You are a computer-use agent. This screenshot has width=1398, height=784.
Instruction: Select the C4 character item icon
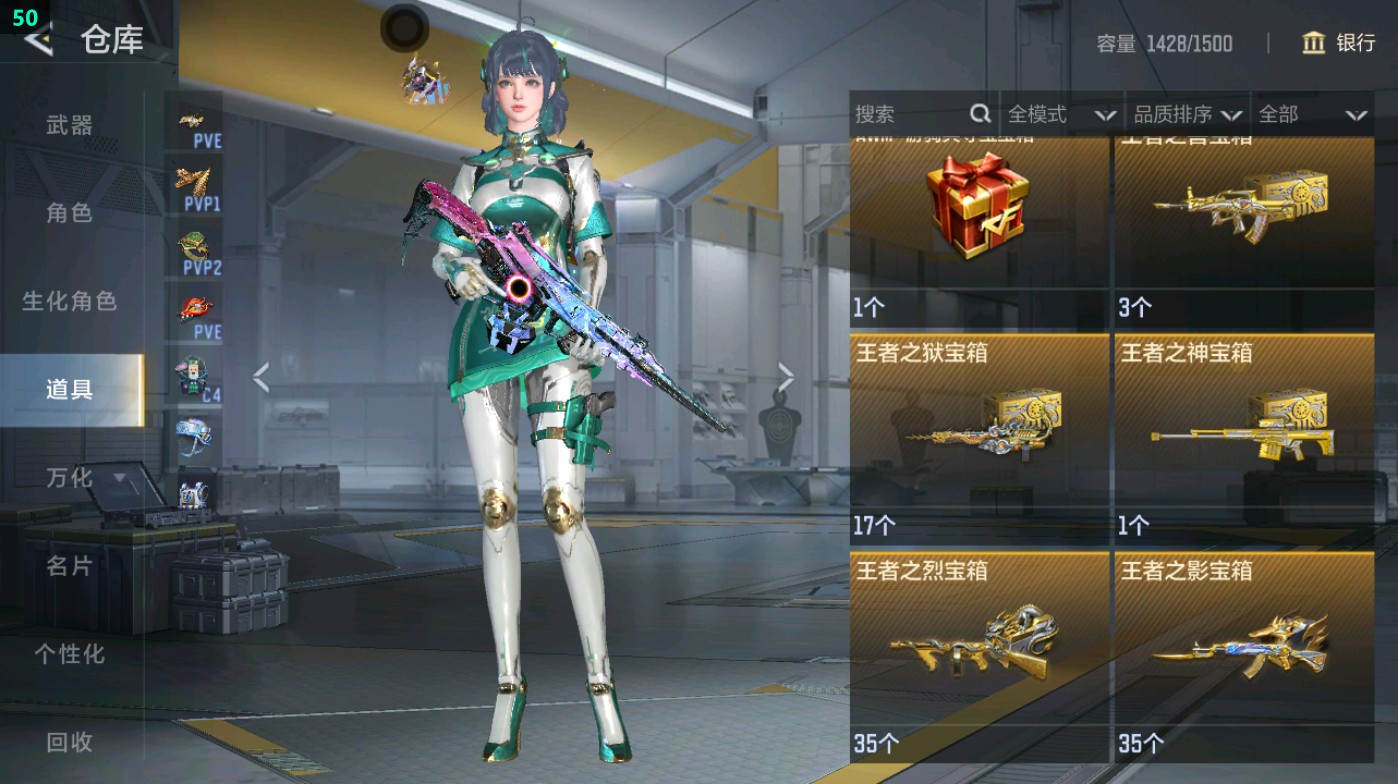[194, 372]
